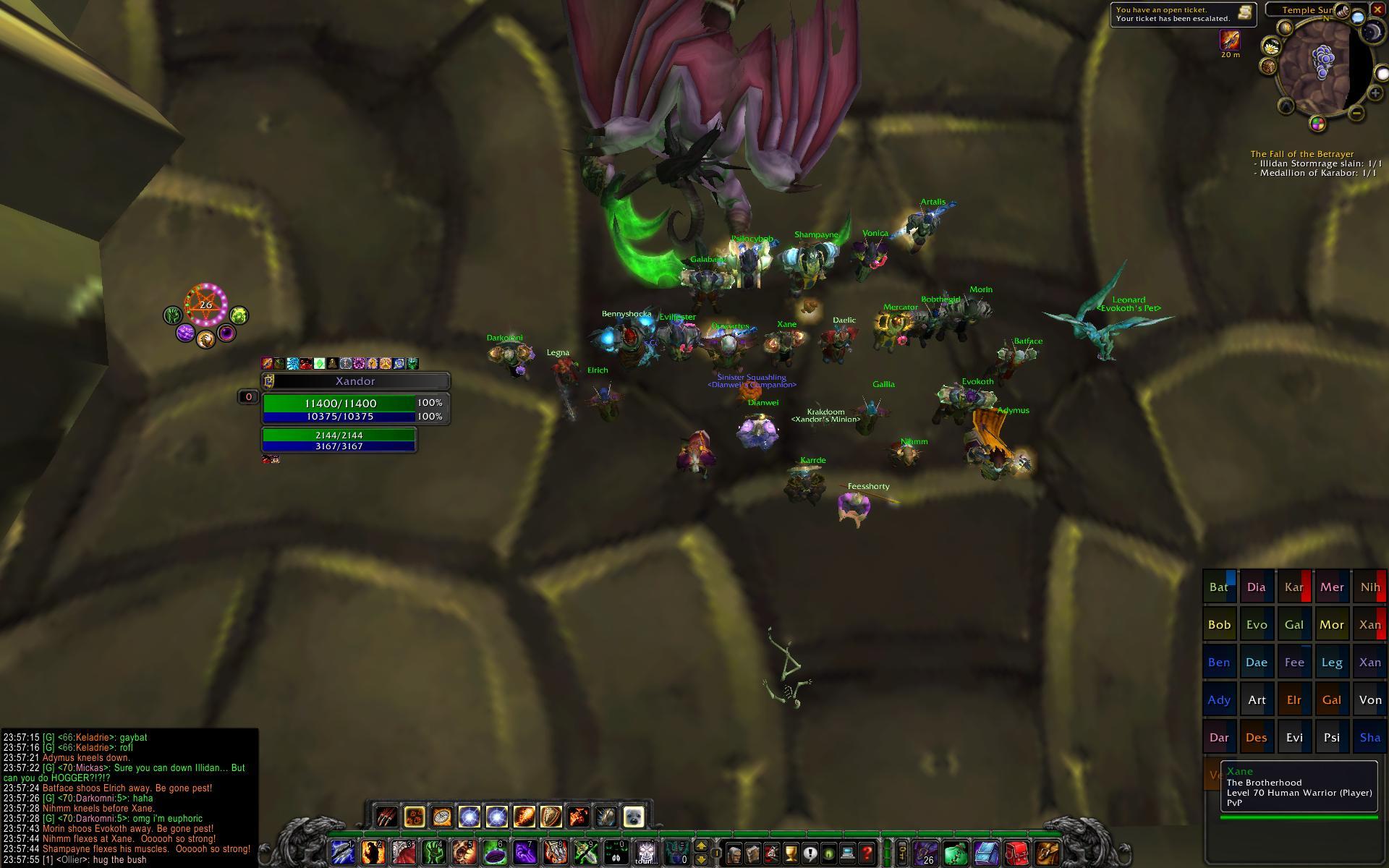The width and height of the screenshot is (1389, 868).
Task: Open the red question mark help button
Action: click(x=866, y=854)
